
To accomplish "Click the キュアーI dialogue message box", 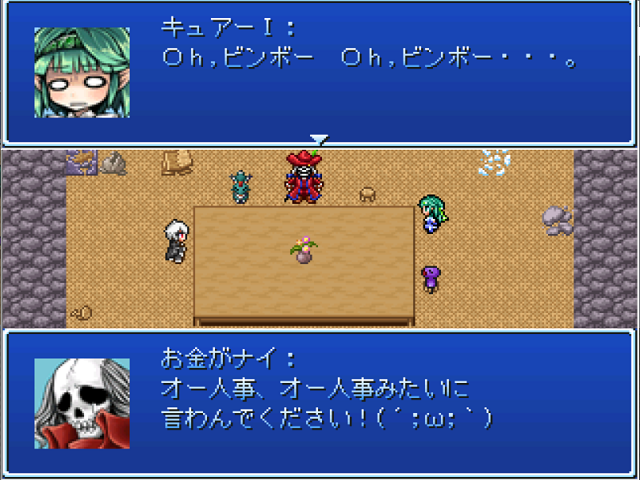I will click(320, 72).
